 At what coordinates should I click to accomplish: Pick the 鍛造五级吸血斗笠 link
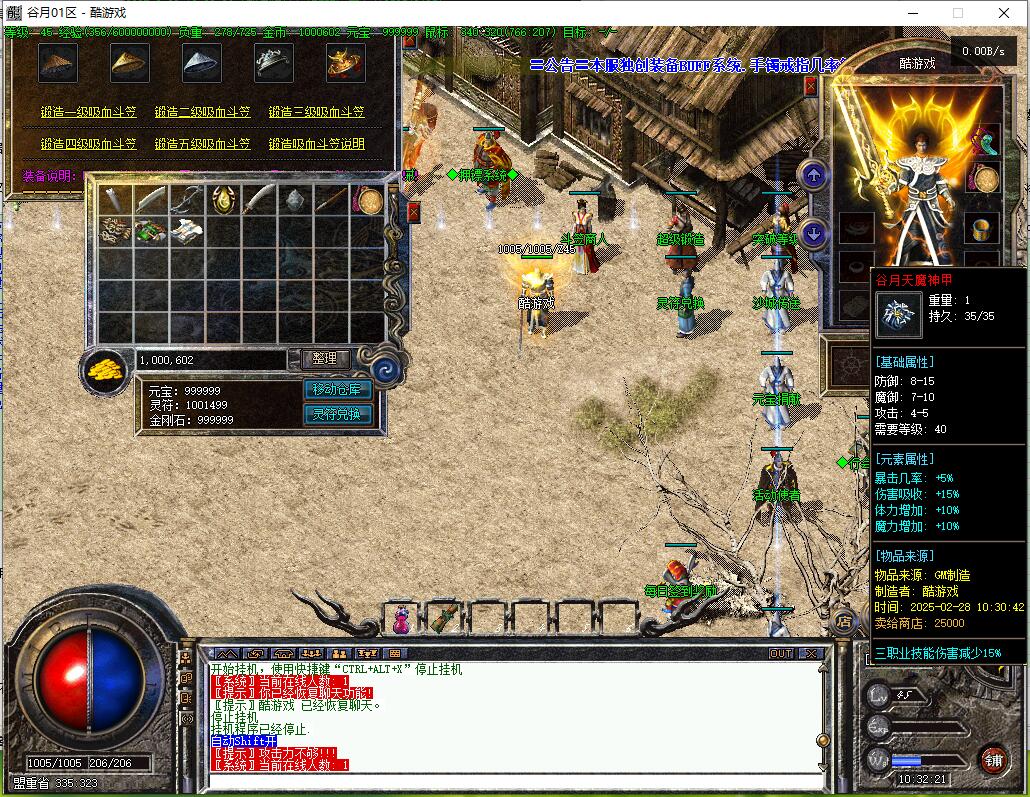pyautogui.click(x=203, y=144)
